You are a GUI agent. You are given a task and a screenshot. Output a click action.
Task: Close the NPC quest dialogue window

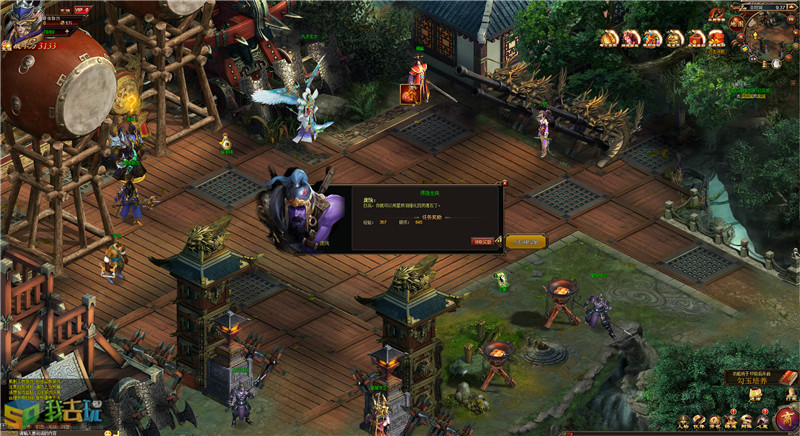504,184
